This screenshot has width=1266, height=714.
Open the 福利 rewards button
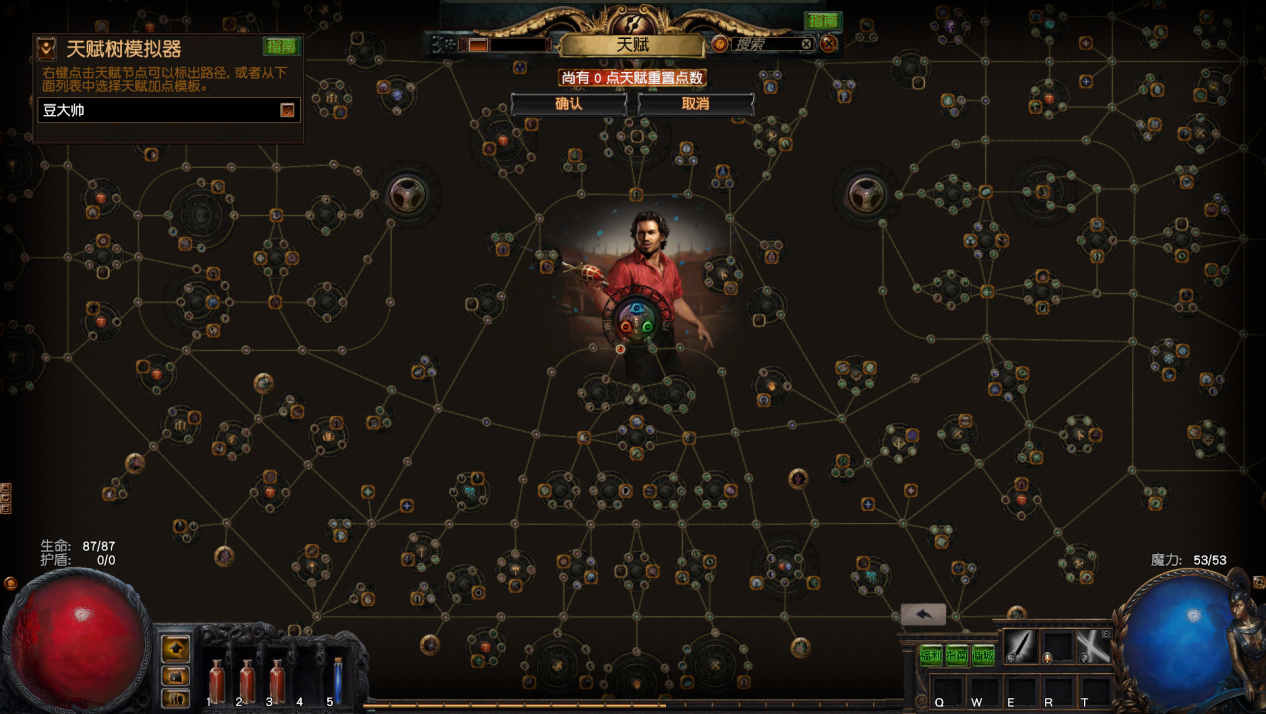[931, 656]
